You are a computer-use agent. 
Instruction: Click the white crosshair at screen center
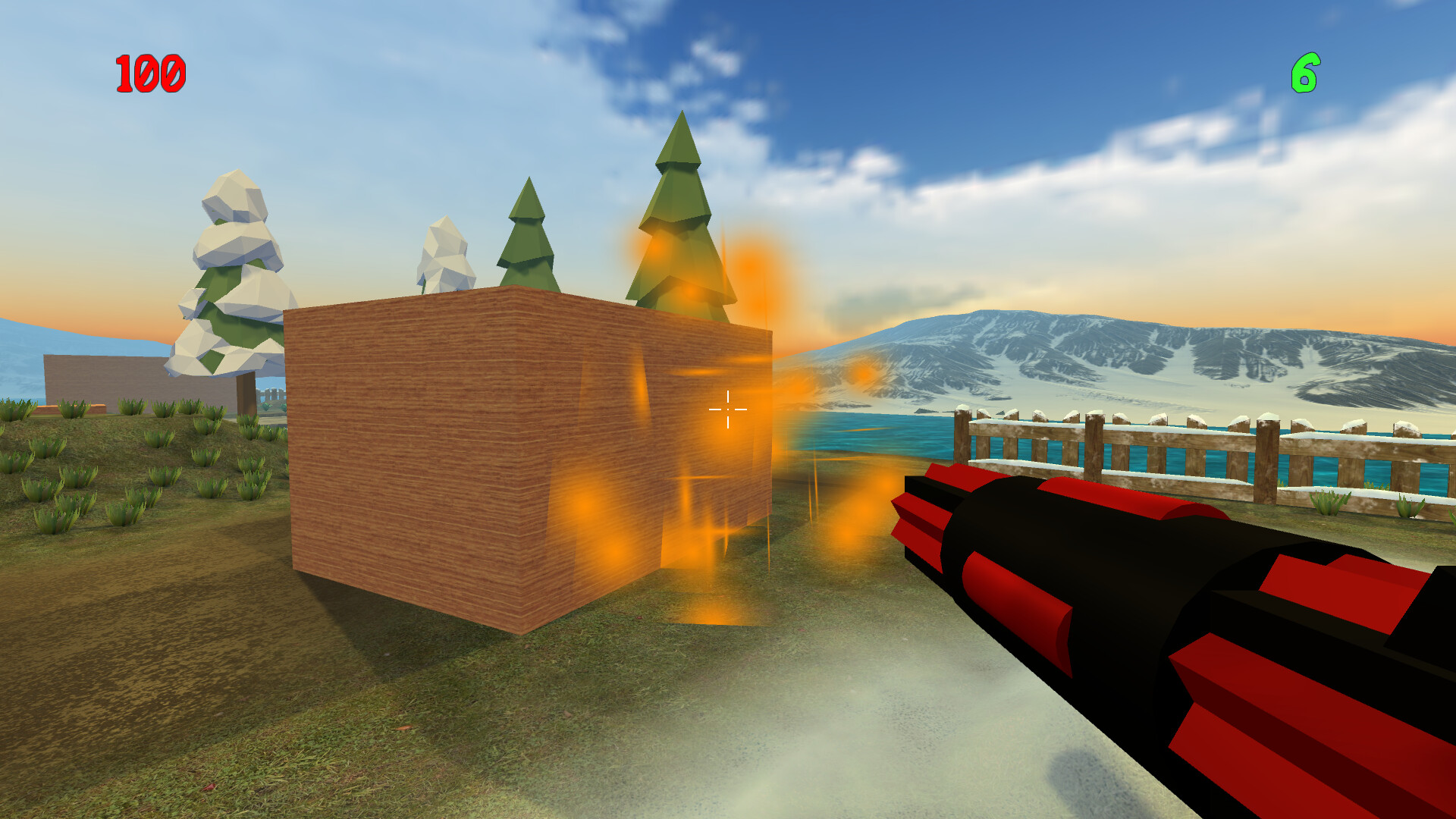point(726,409)
